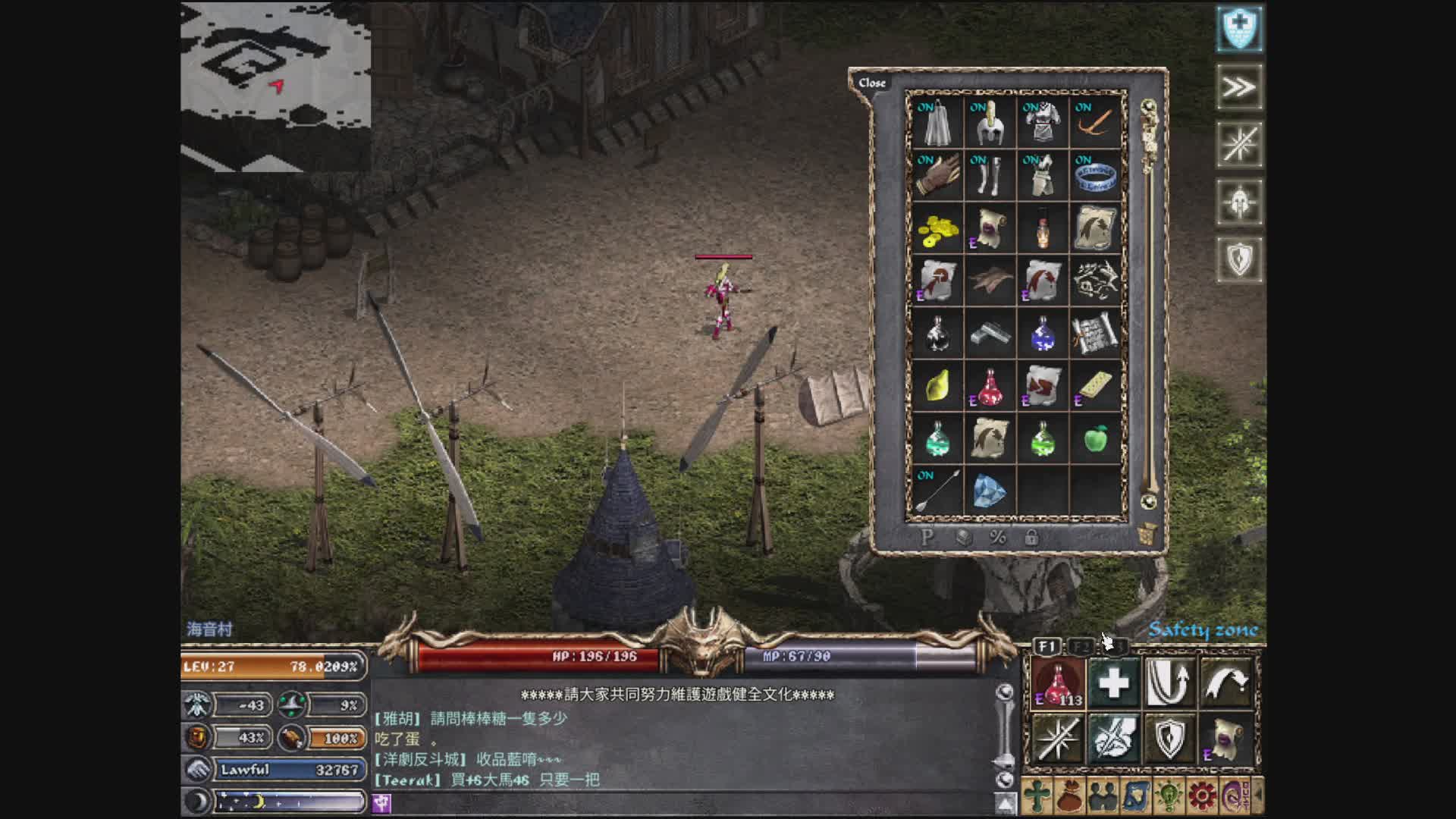Click the equipped crossbow inventory slot
Viewport: 1456px width, 819px height.
pos(1095,122)
